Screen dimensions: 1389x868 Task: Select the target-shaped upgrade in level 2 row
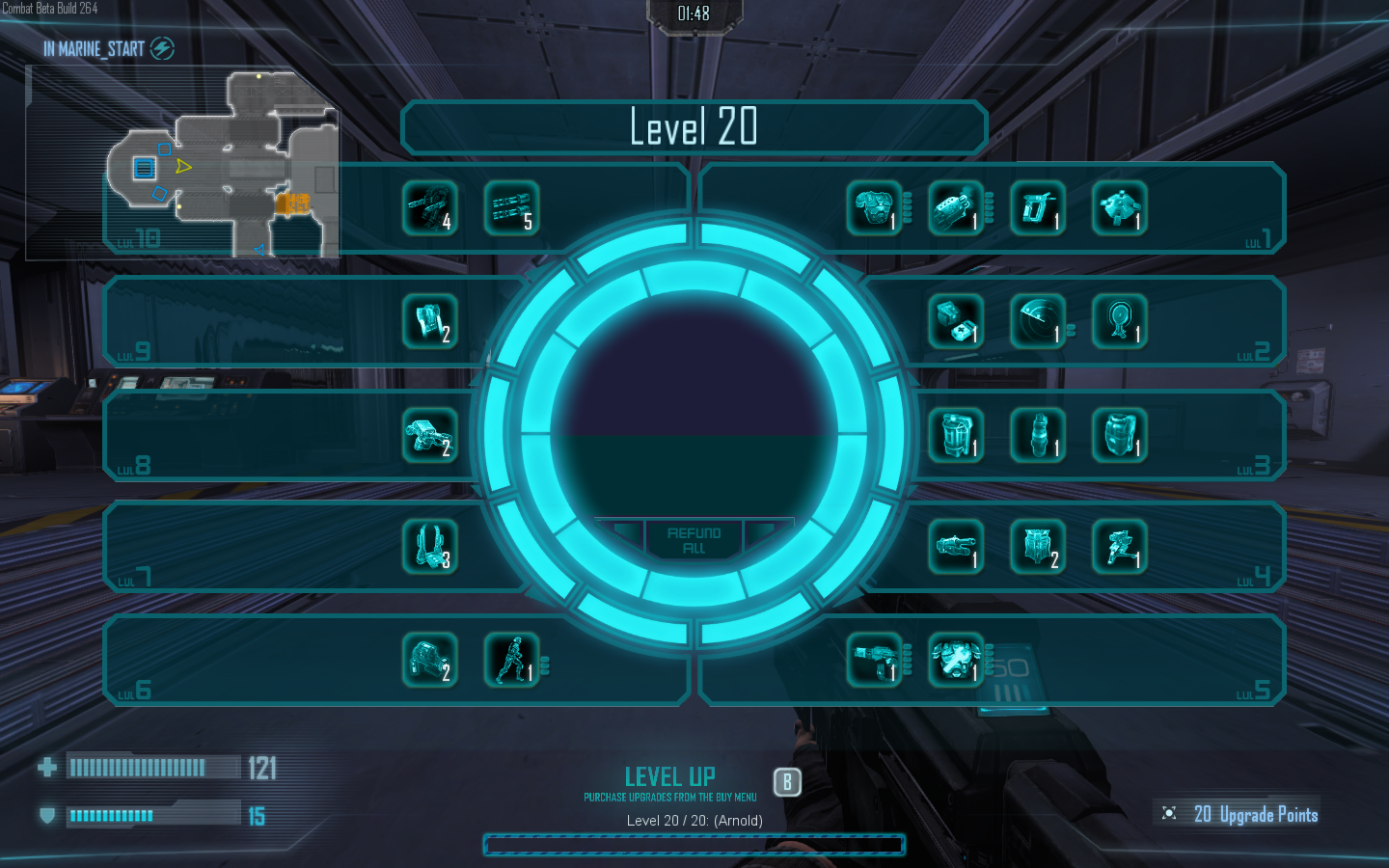tap(1119, 321)
